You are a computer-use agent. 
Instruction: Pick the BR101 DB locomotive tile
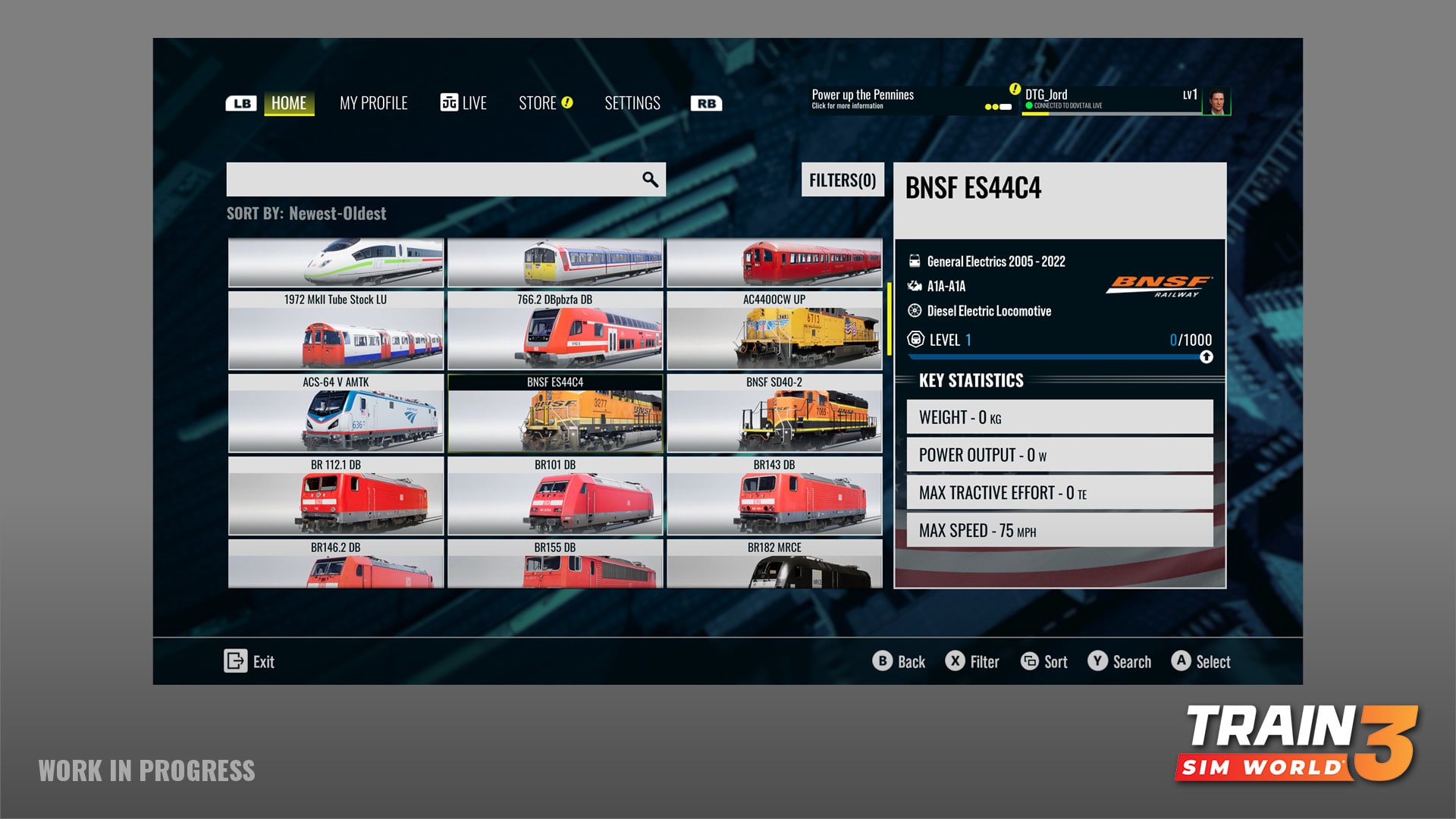point(554,496)
